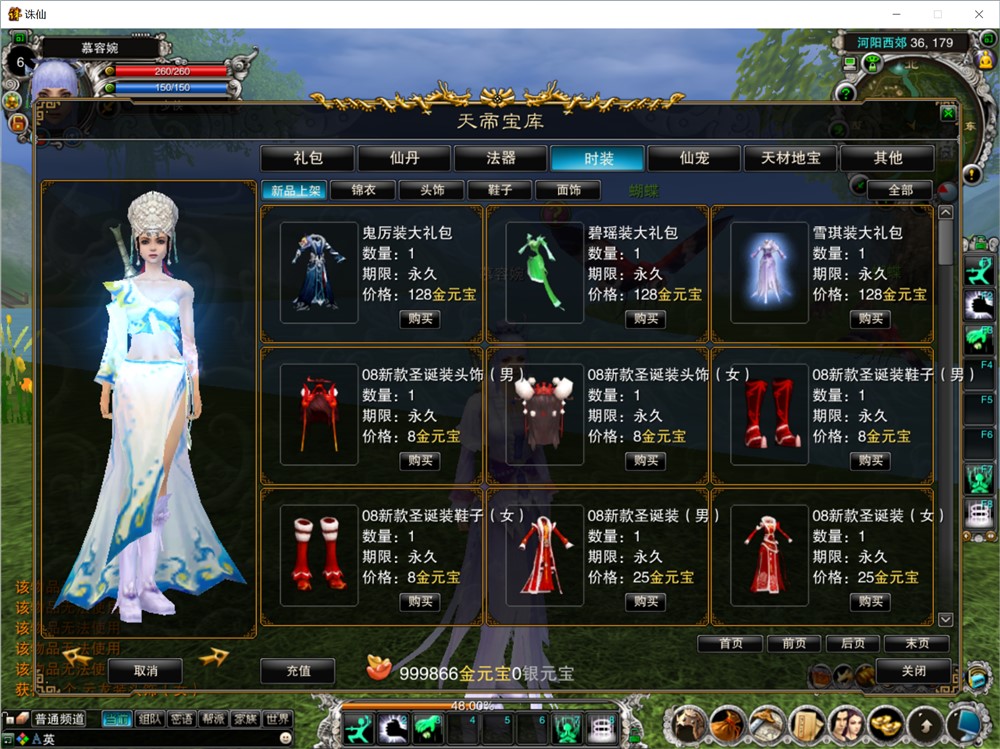Show the 仙宠 category

[x=694, y=158]
